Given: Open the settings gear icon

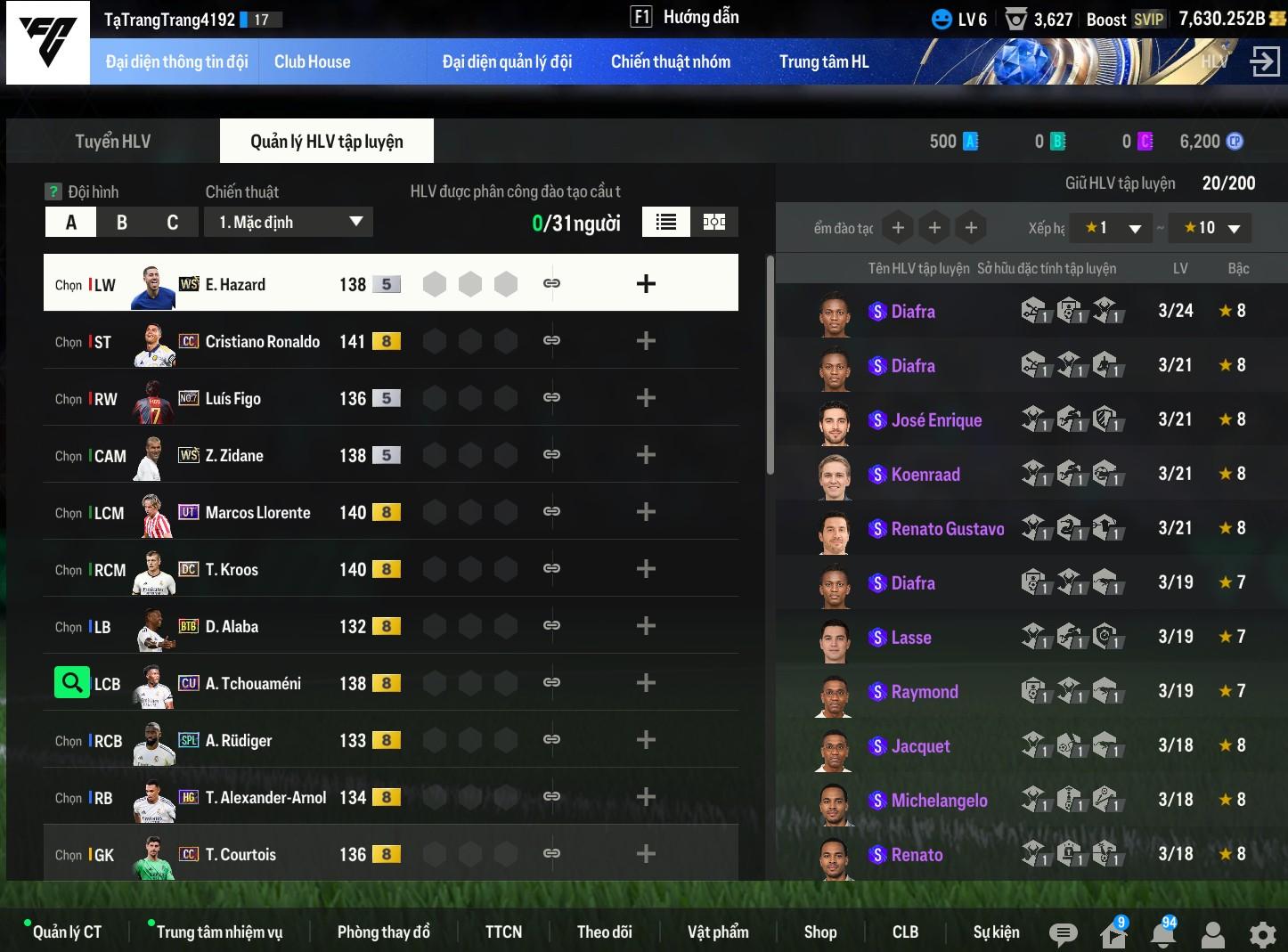Looking at the screenshot, I should click(1262, 933).
